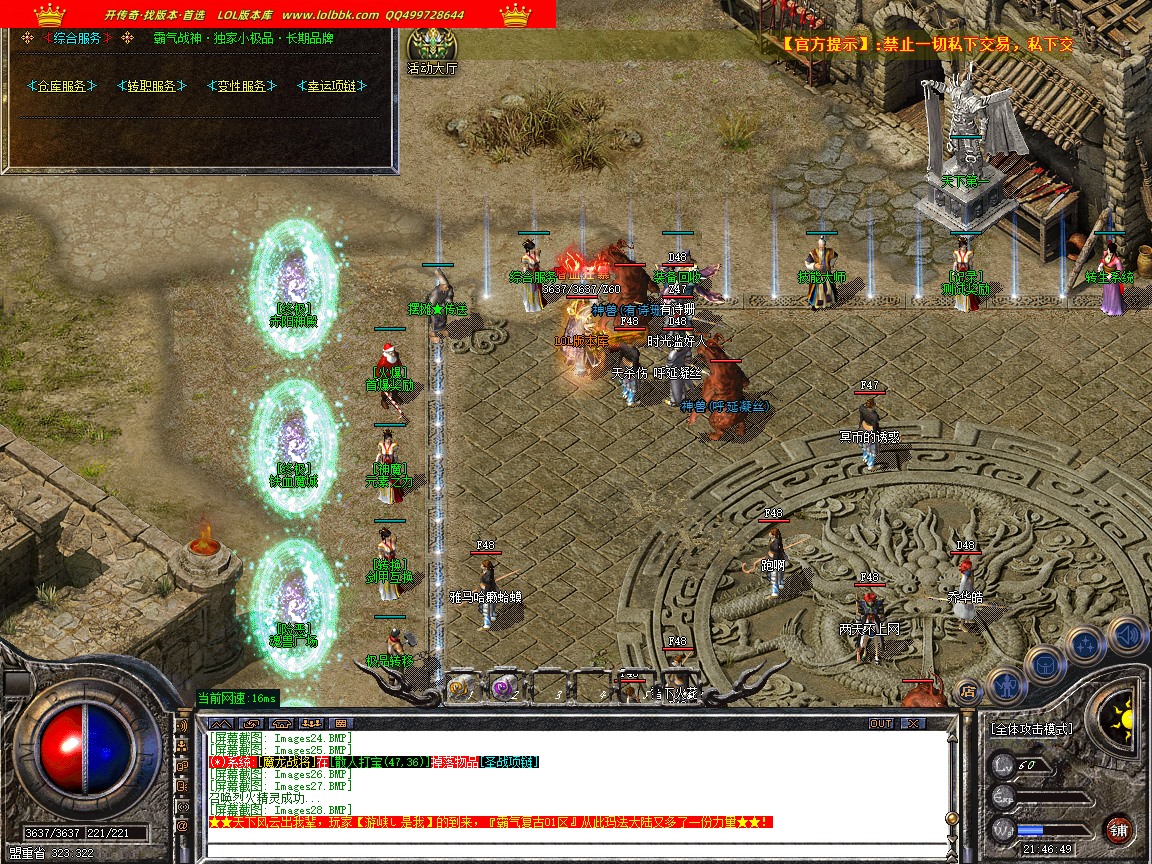Choose the 转职服务 class change link
The image size is (1152, 864).
tap(152, 86)
